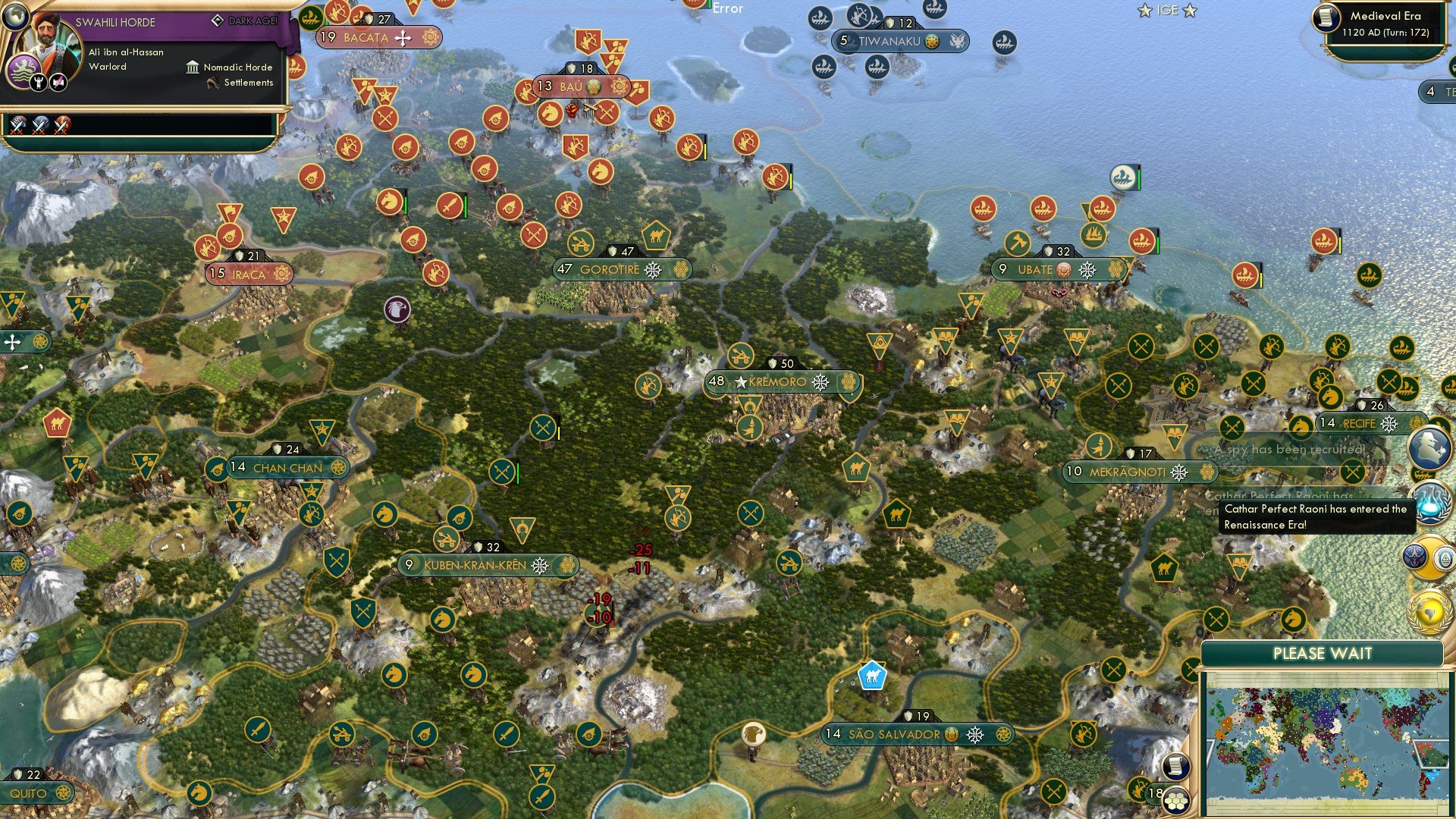1456x819 pixels.
Task: Click the blue globe icon above the leader panel
Action: tap(15, 17)
